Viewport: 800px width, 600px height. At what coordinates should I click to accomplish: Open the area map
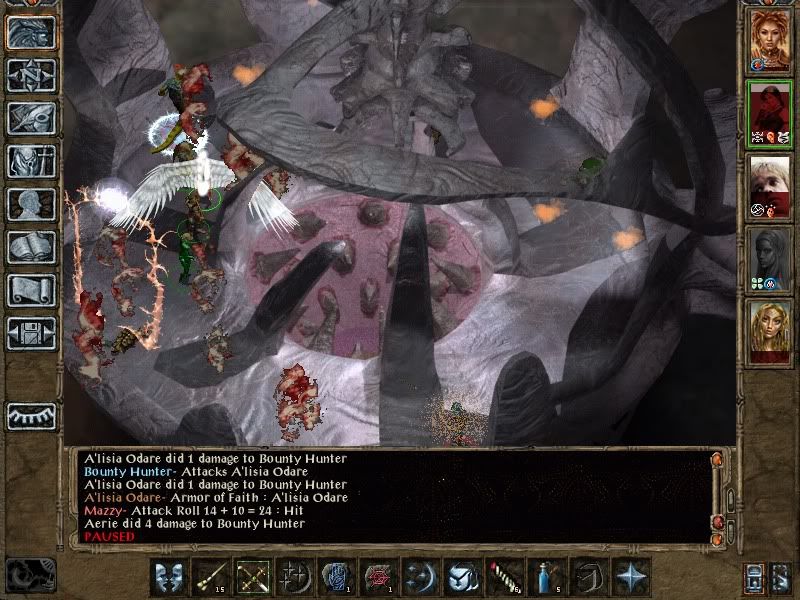coord(31,75)
